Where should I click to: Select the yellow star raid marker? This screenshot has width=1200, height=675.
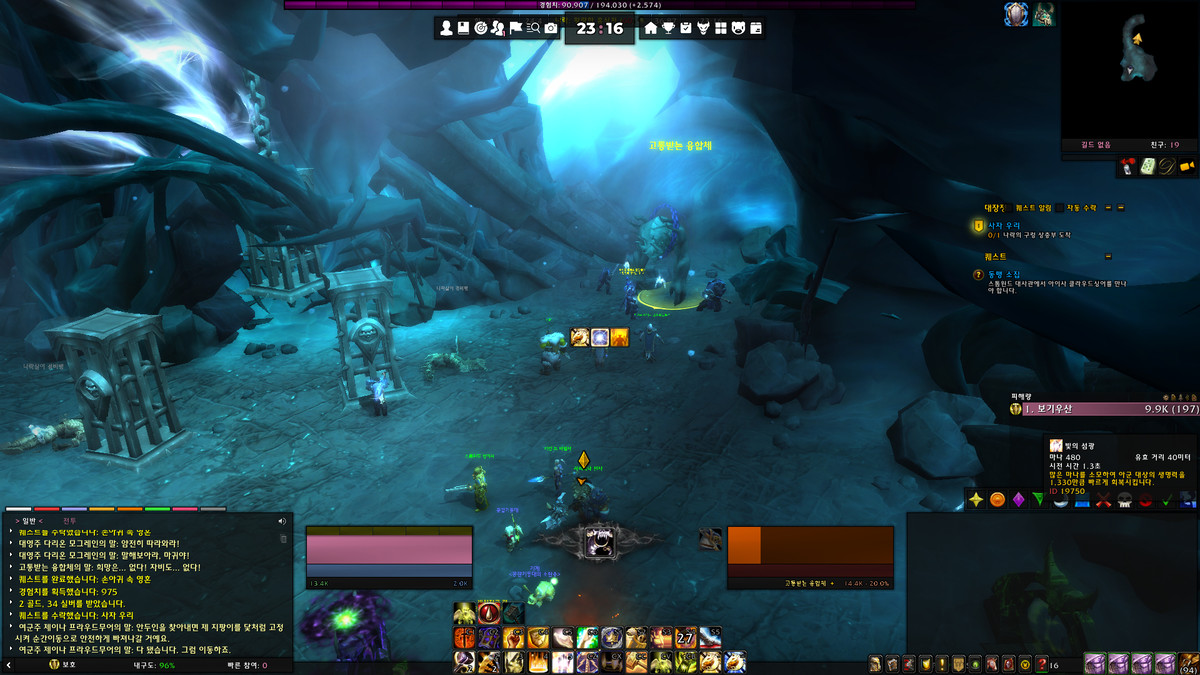point(976,499)
